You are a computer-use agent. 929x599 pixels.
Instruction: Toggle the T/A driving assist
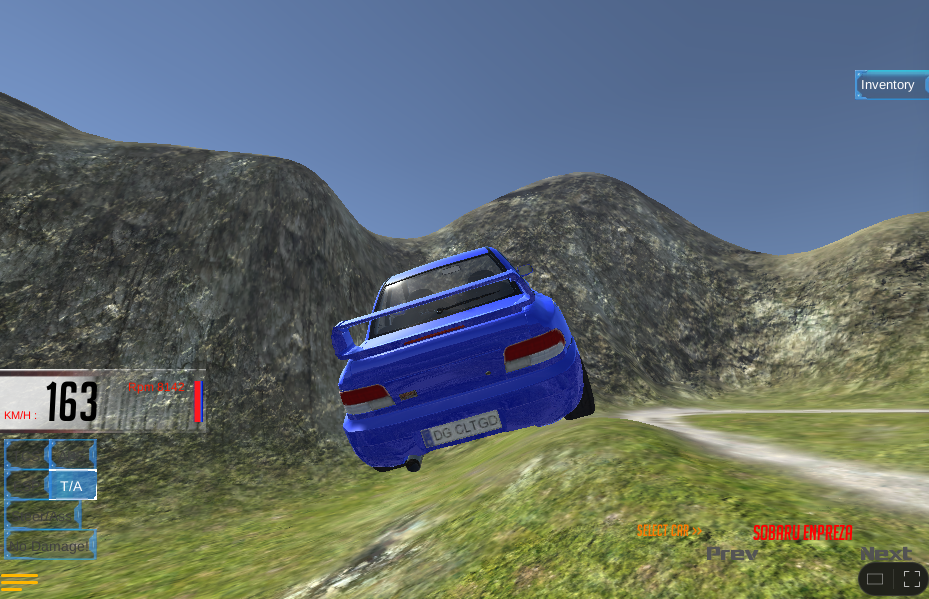click(71, 486)
